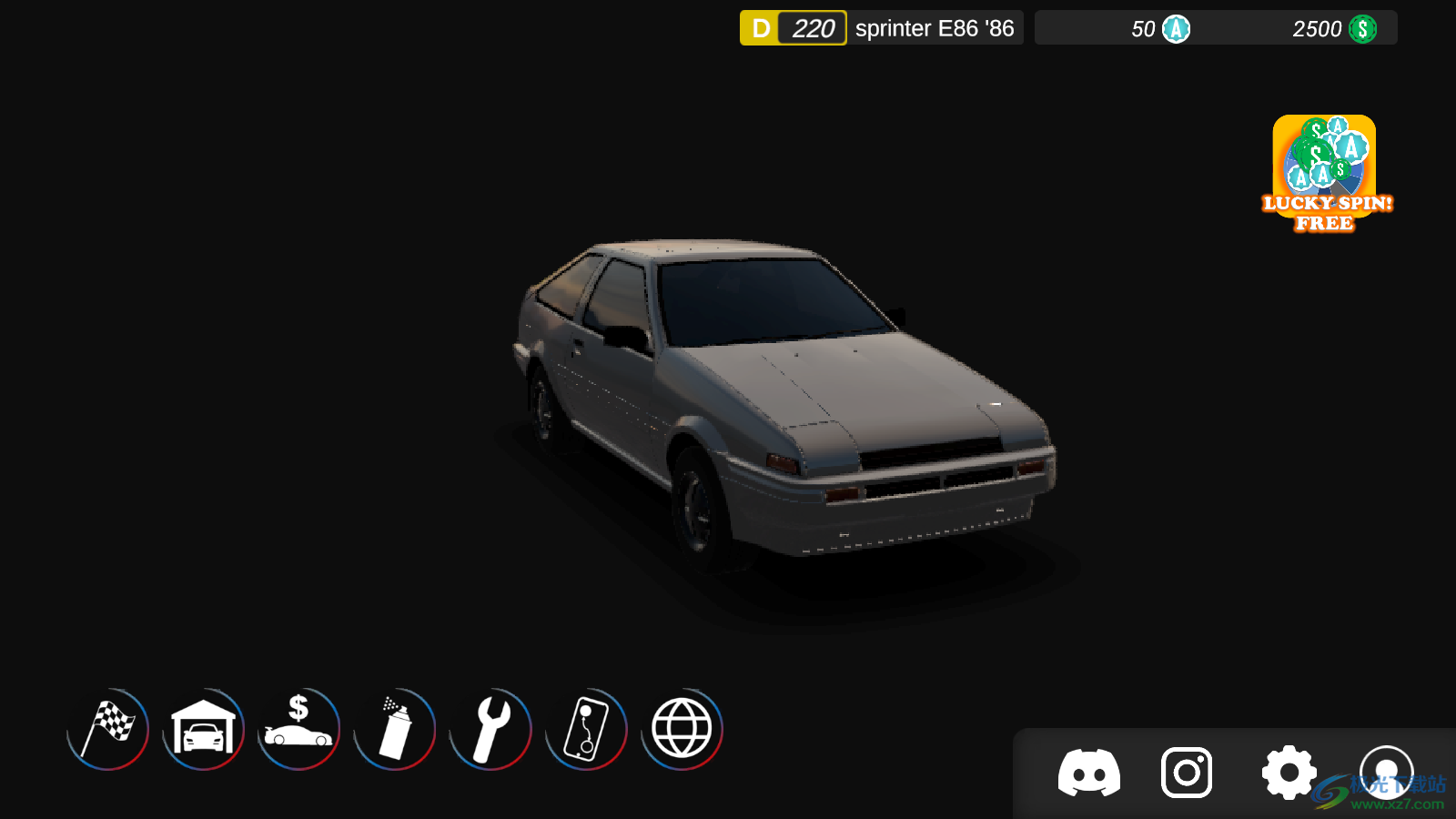Click the phone controls icon
The width and height of the screenshot is (1456, 819).
click(x=586, y=729)
